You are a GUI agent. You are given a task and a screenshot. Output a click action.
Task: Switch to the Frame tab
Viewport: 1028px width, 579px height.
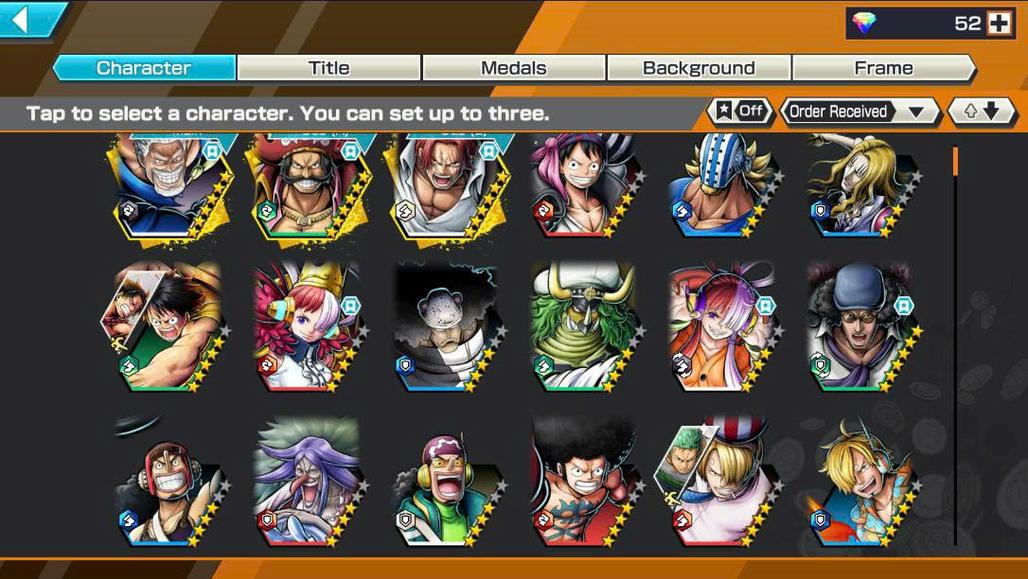point(883,68)
